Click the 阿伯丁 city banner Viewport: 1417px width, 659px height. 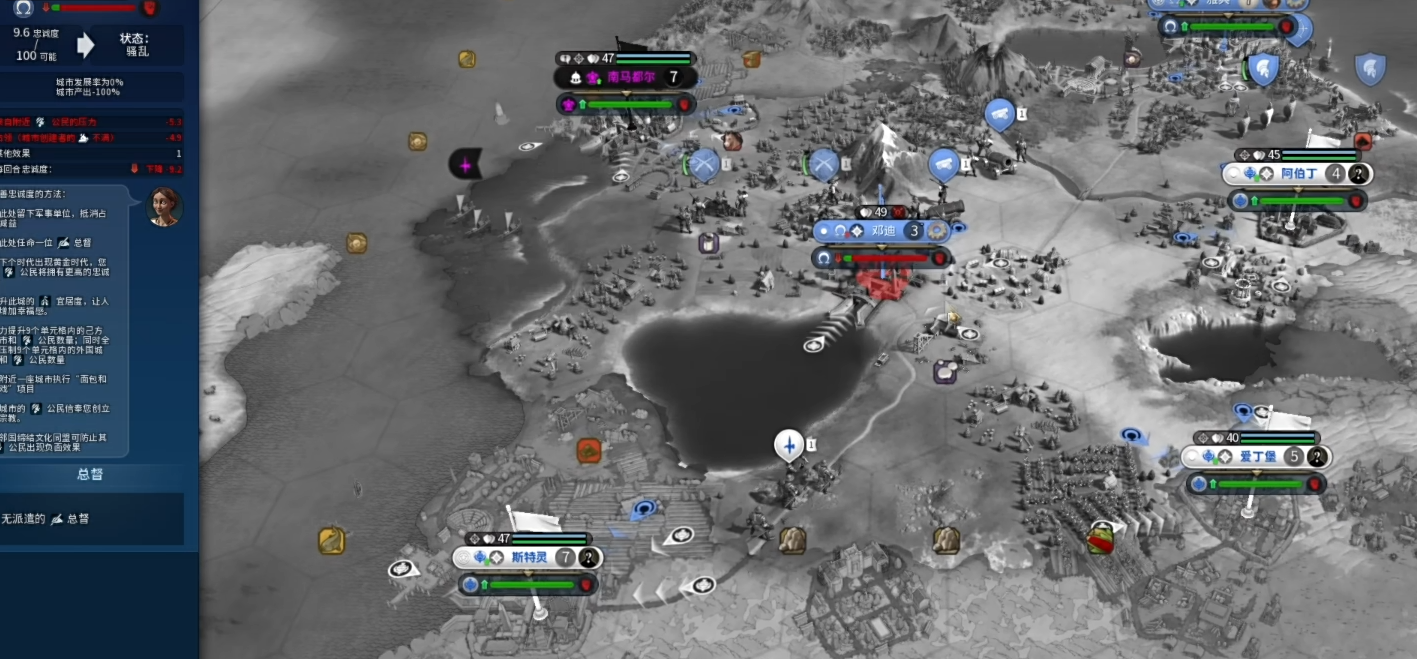[x=1300, y=173]
